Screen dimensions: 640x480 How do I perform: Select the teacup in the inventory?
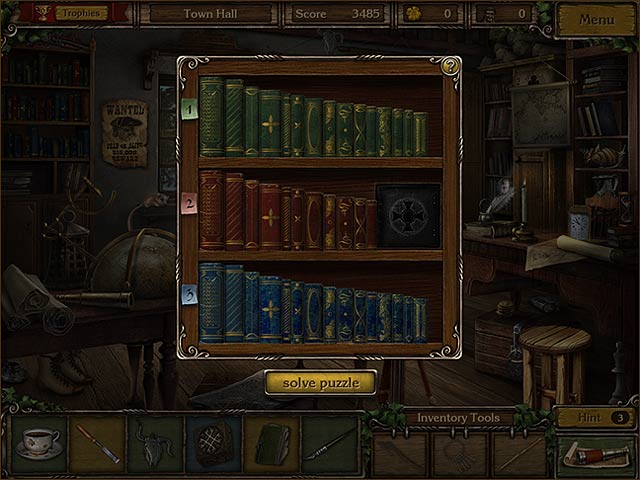point(39,444)
